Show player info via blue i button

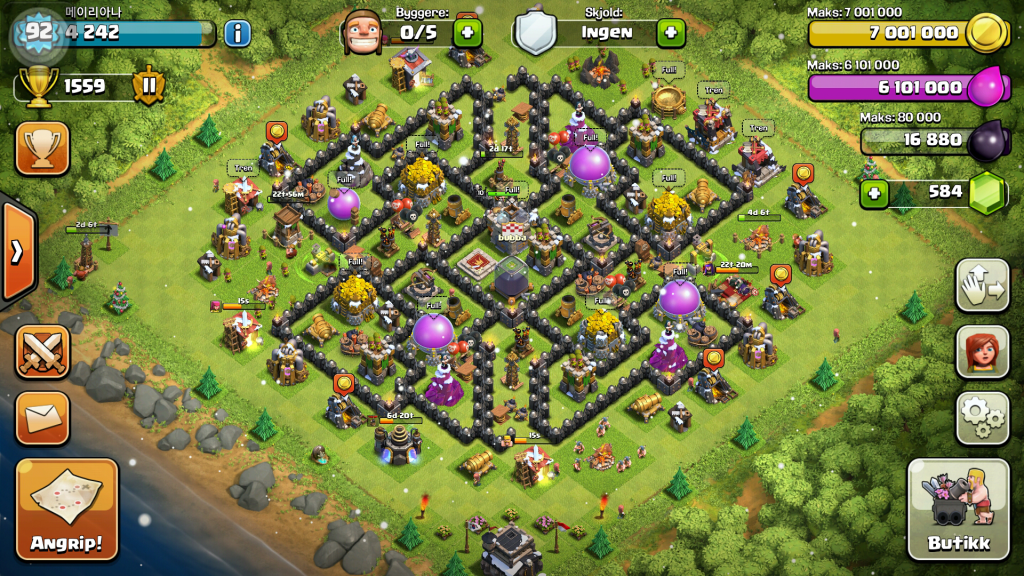237,33
